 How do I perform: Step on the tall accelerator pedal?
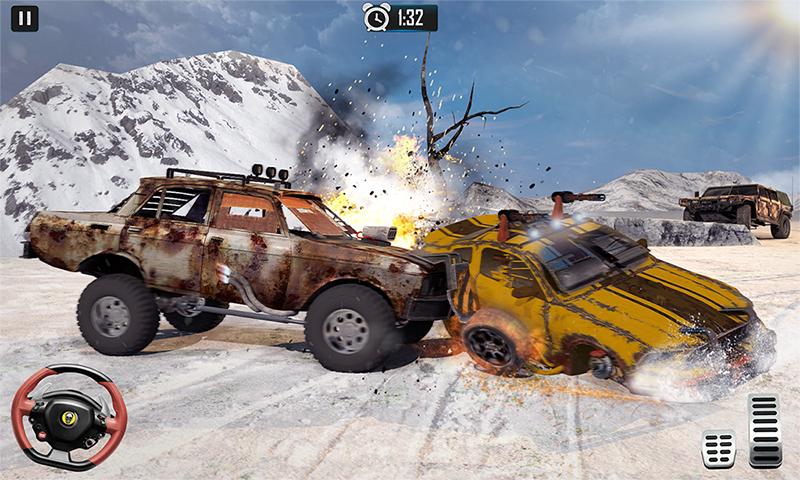(765, 430)
